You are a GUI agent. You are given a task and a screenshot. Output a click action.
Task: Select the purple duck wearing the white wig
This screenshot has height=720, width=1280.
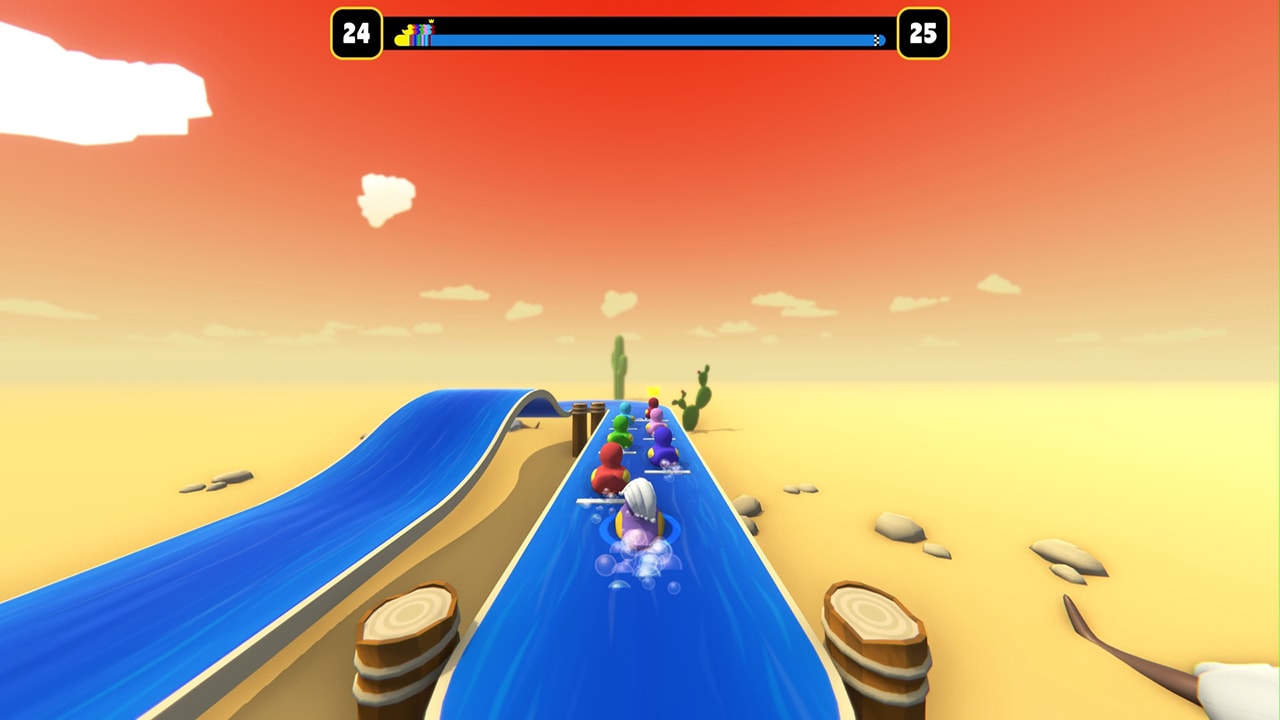[x=640, y=515]
